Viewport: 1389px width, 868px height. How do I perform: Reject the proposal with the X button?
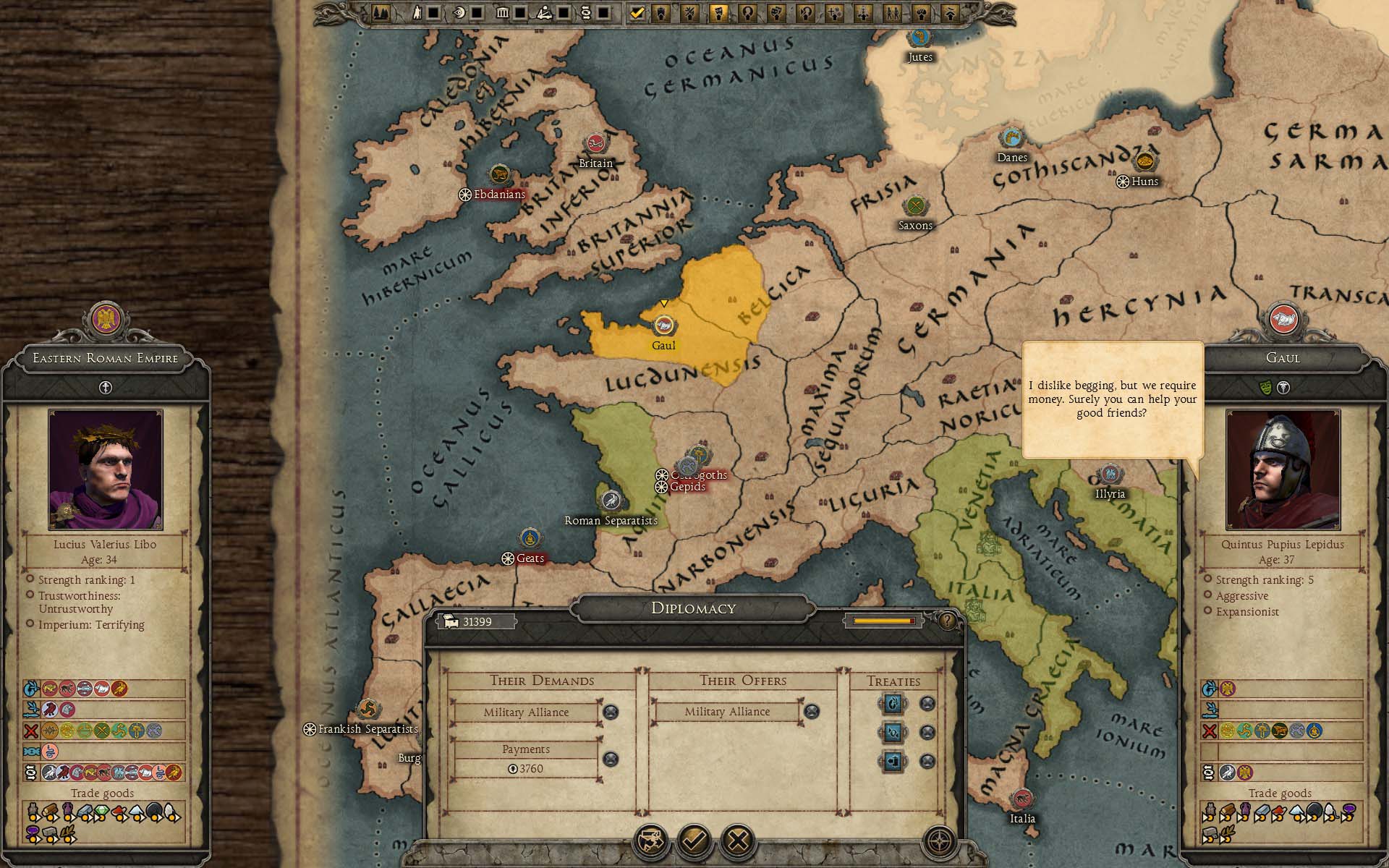pos(738,841)
